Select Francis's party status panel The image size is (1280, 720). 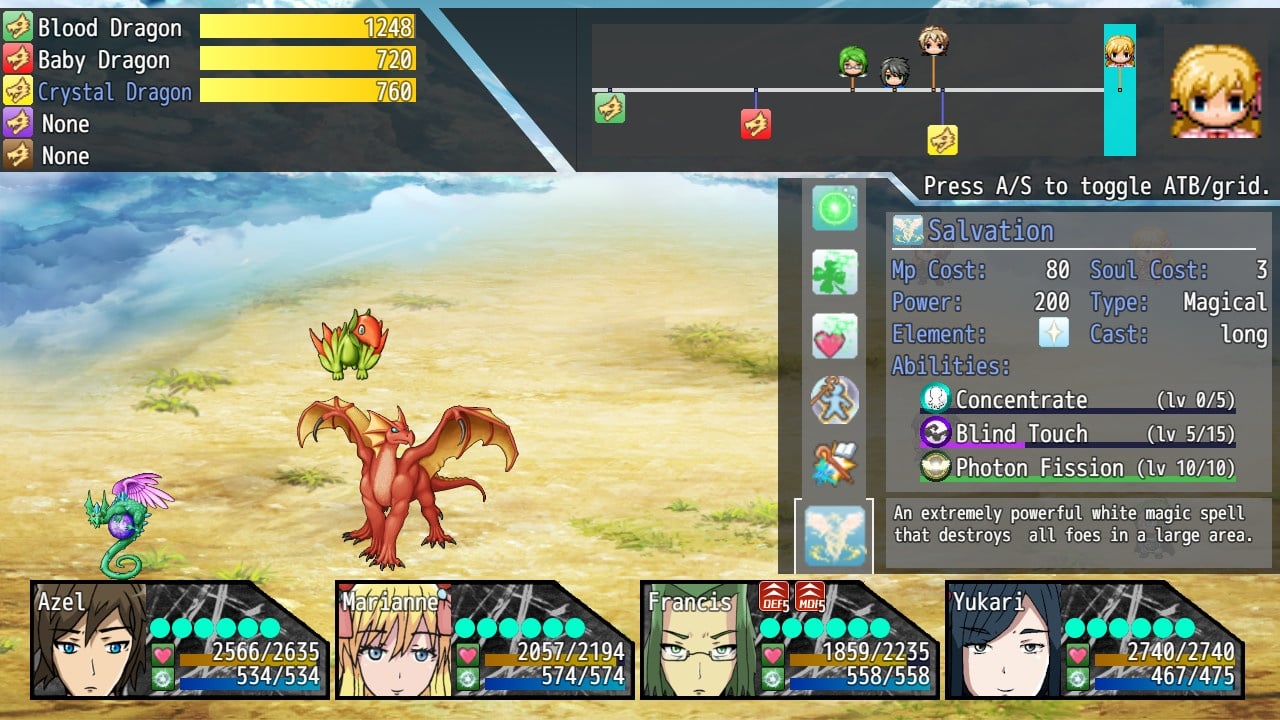(x=788, y=640)
